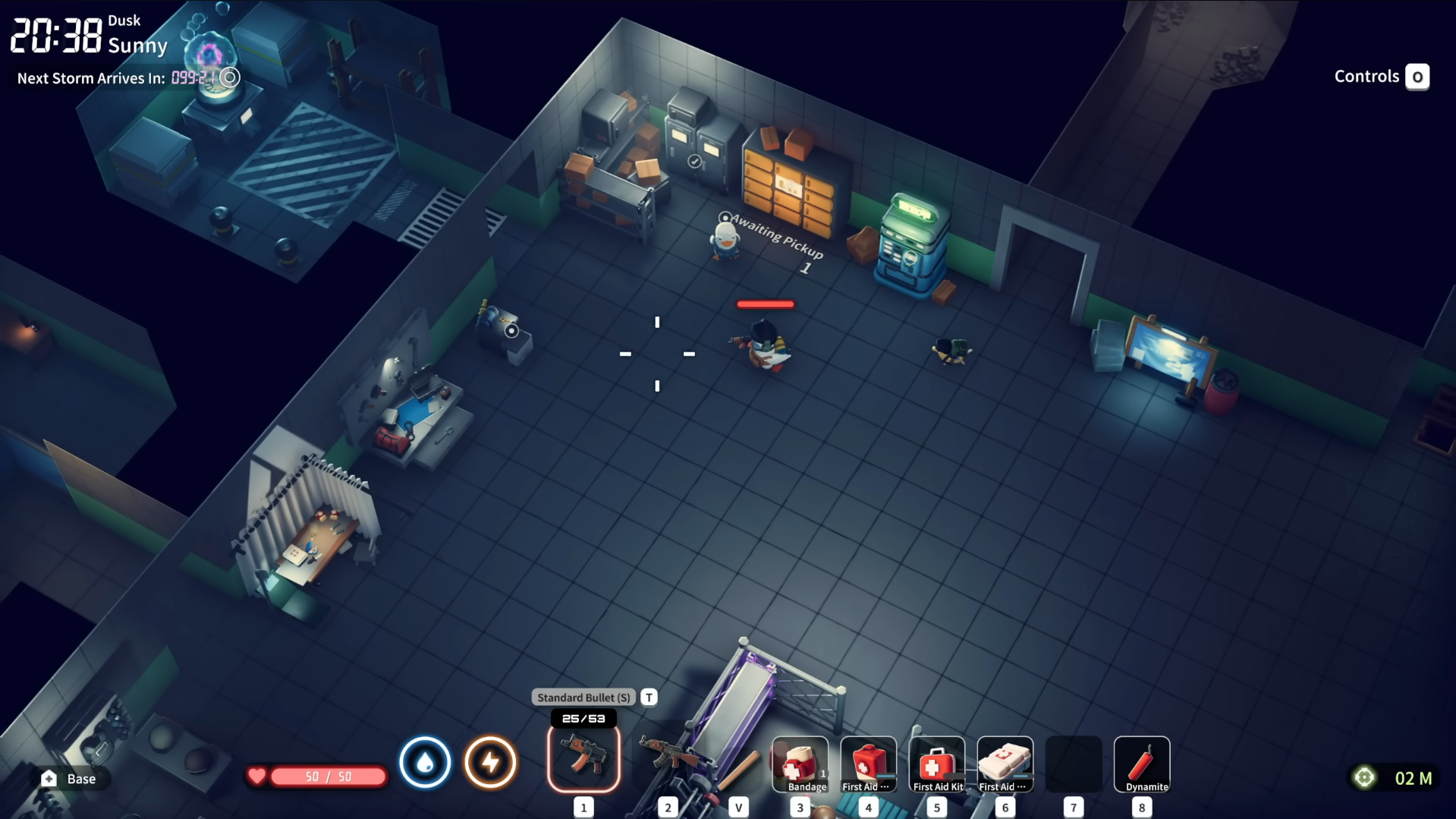
Task: Select the red First Aid pouch slot
Action: pos(868,764)
